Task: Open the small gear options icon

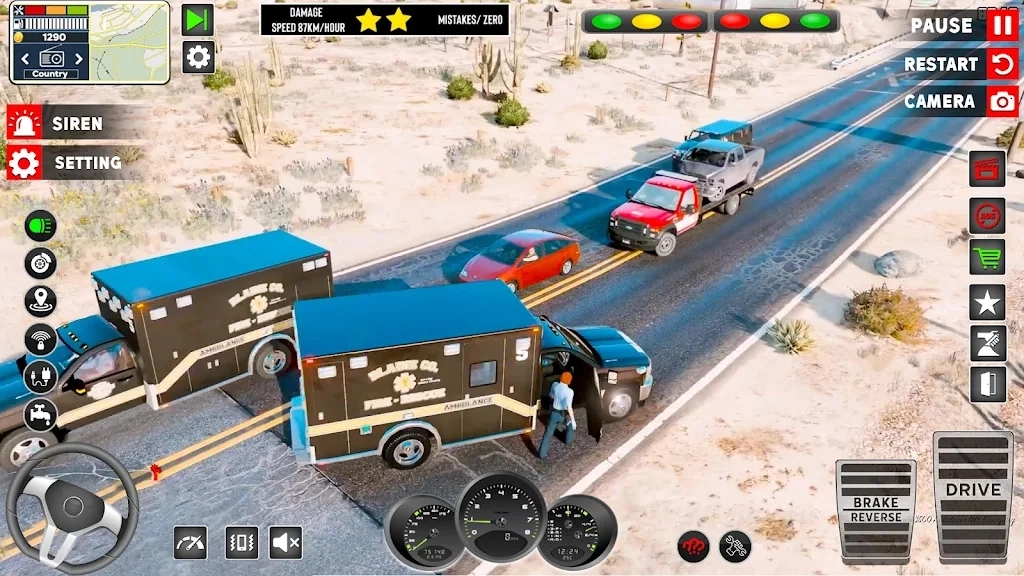Action: [198, 56]
